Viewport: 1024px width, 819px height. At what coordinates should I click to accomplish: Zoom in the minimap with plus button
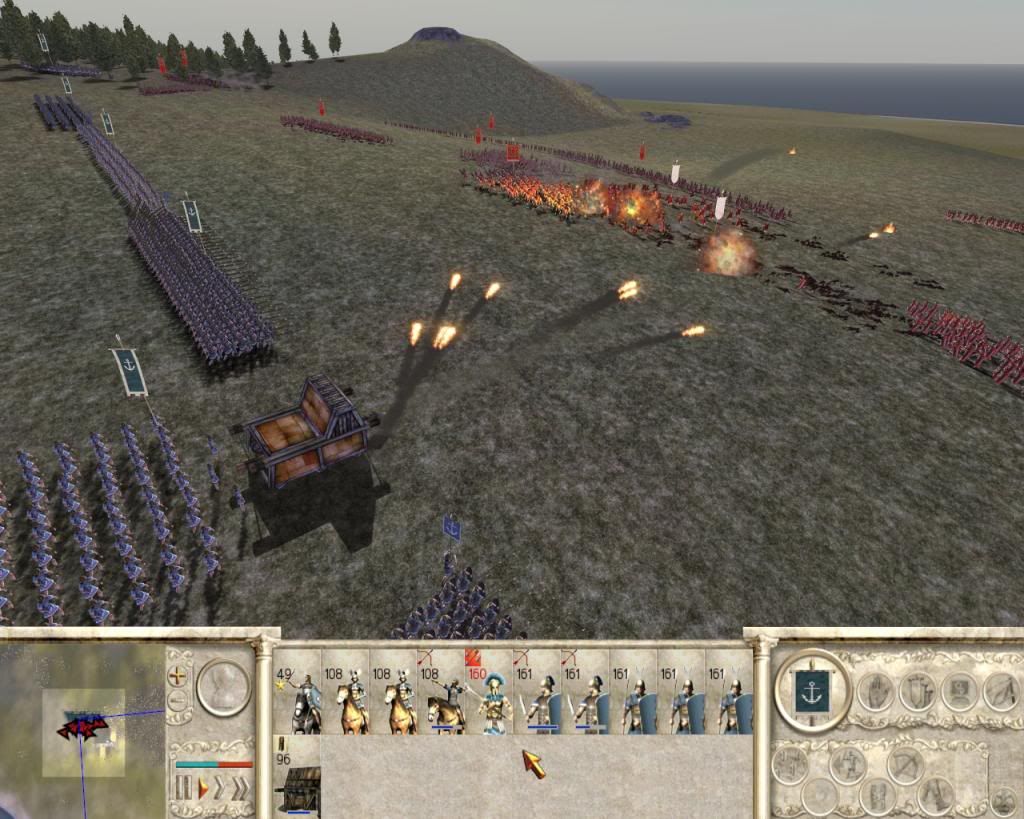178,675
